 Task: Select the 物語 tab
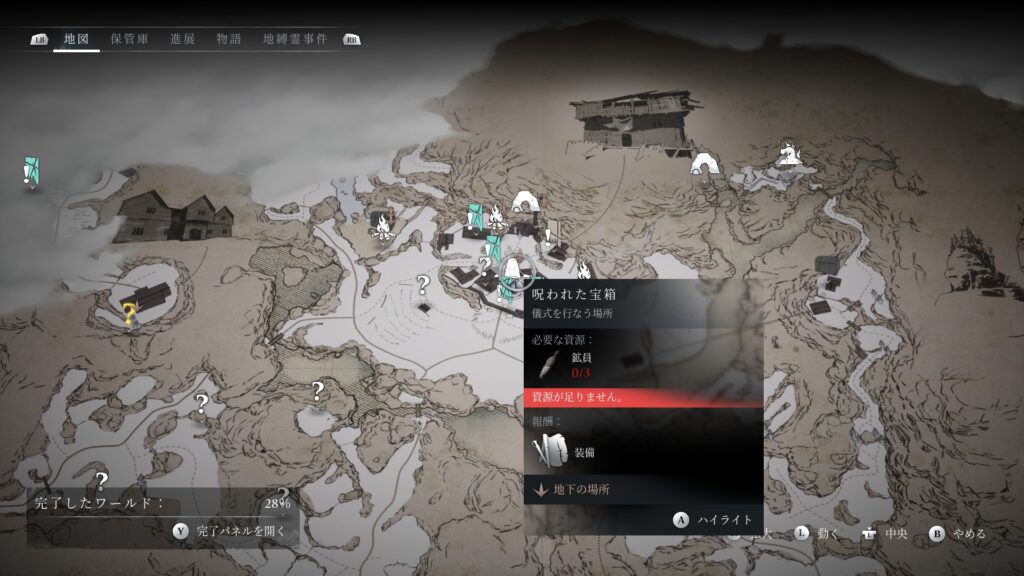pyautogui.click(x=228, y=39)
